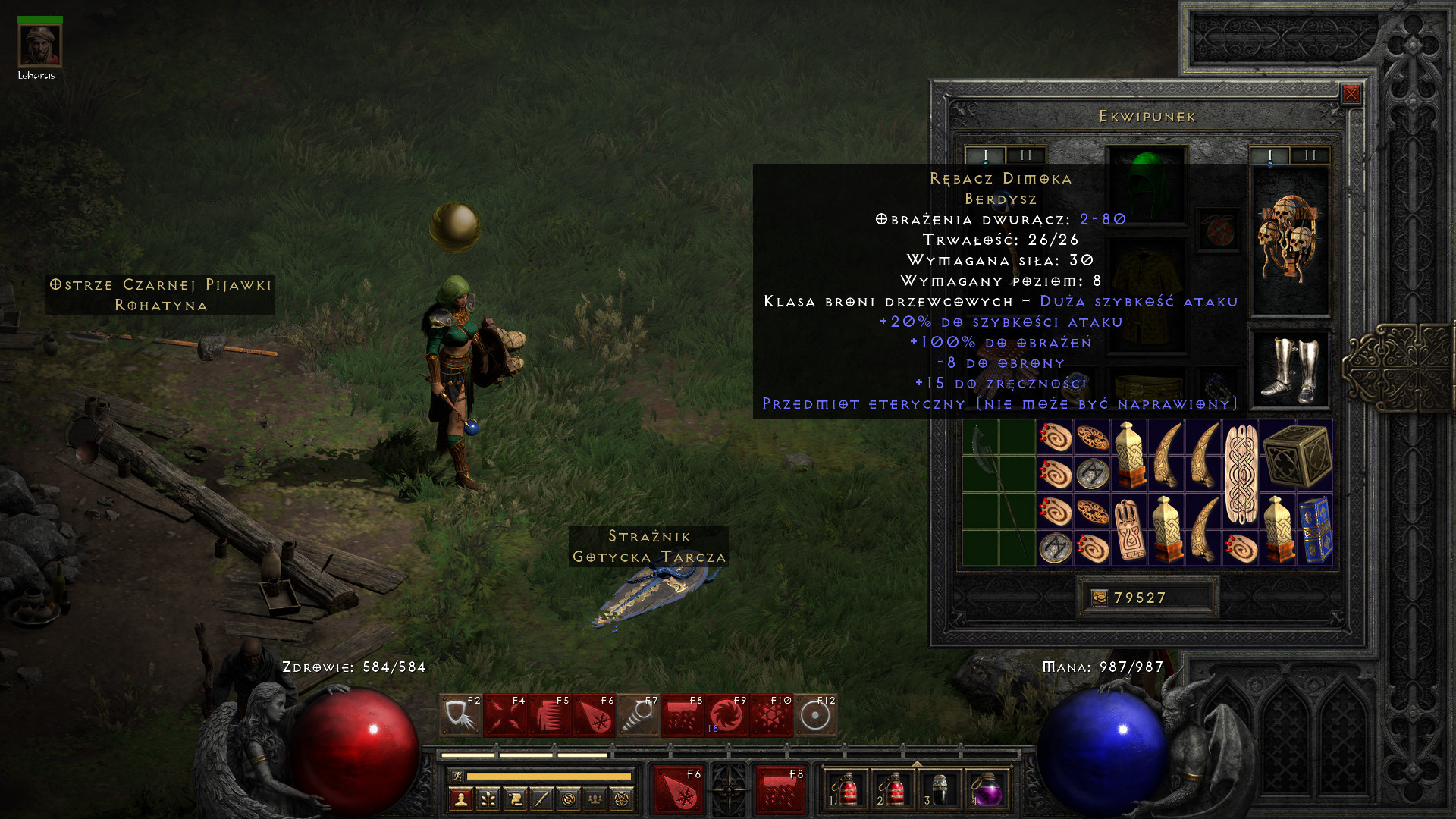Pick up the blue tome in inventory
Screen dimensions: 1456x819
click(x=1315, y=529)
